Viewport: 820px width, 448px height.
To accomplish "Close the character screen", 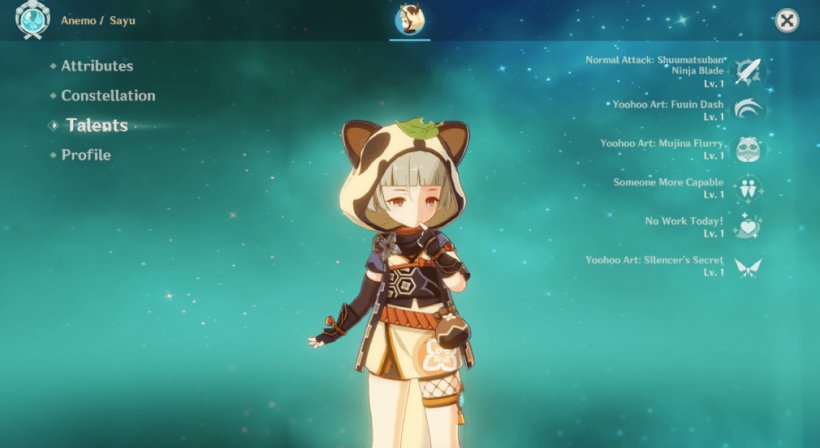I will (787, 20).
